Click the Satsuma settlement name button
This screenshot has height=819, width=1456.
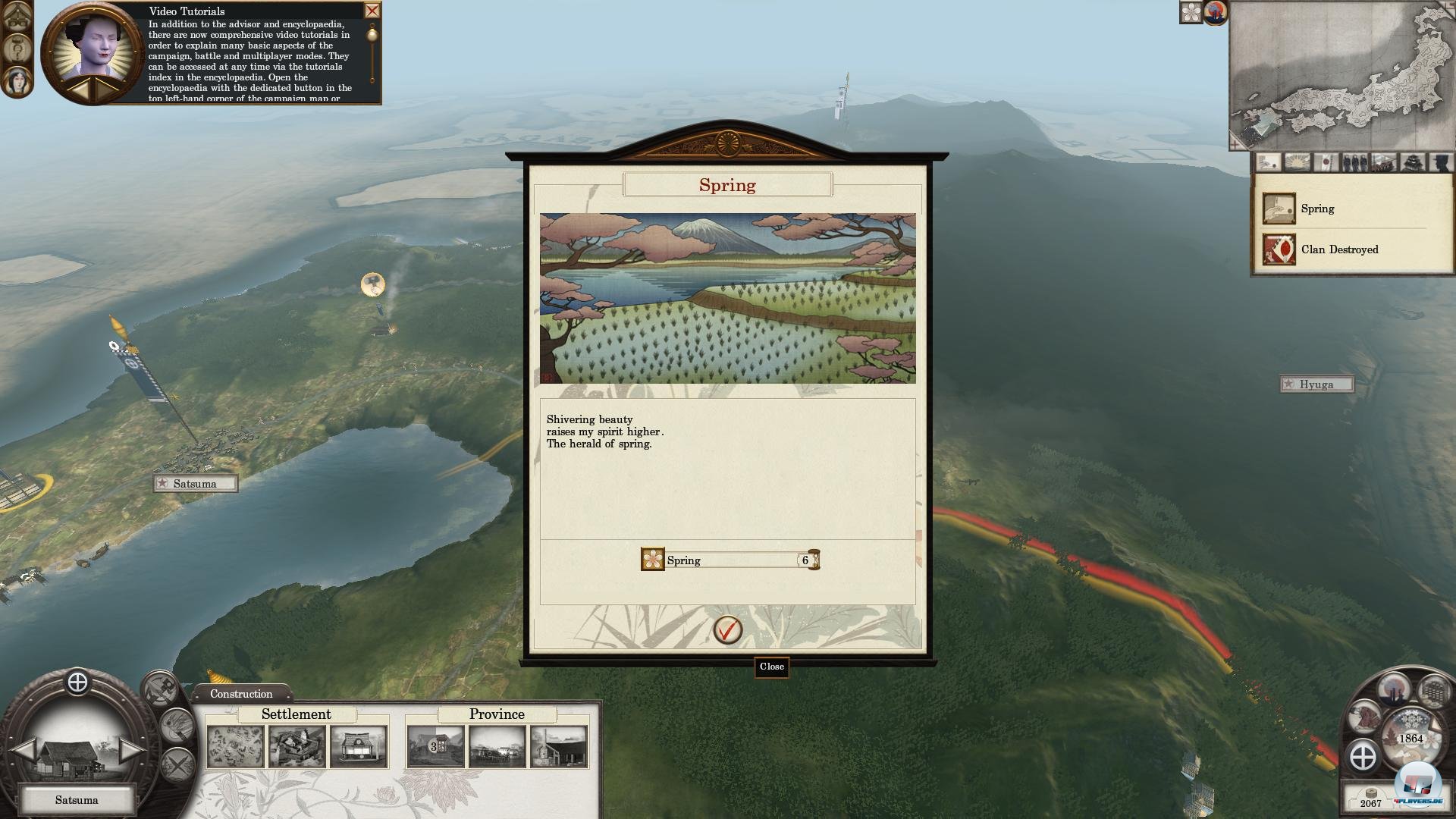click(77, 800)
